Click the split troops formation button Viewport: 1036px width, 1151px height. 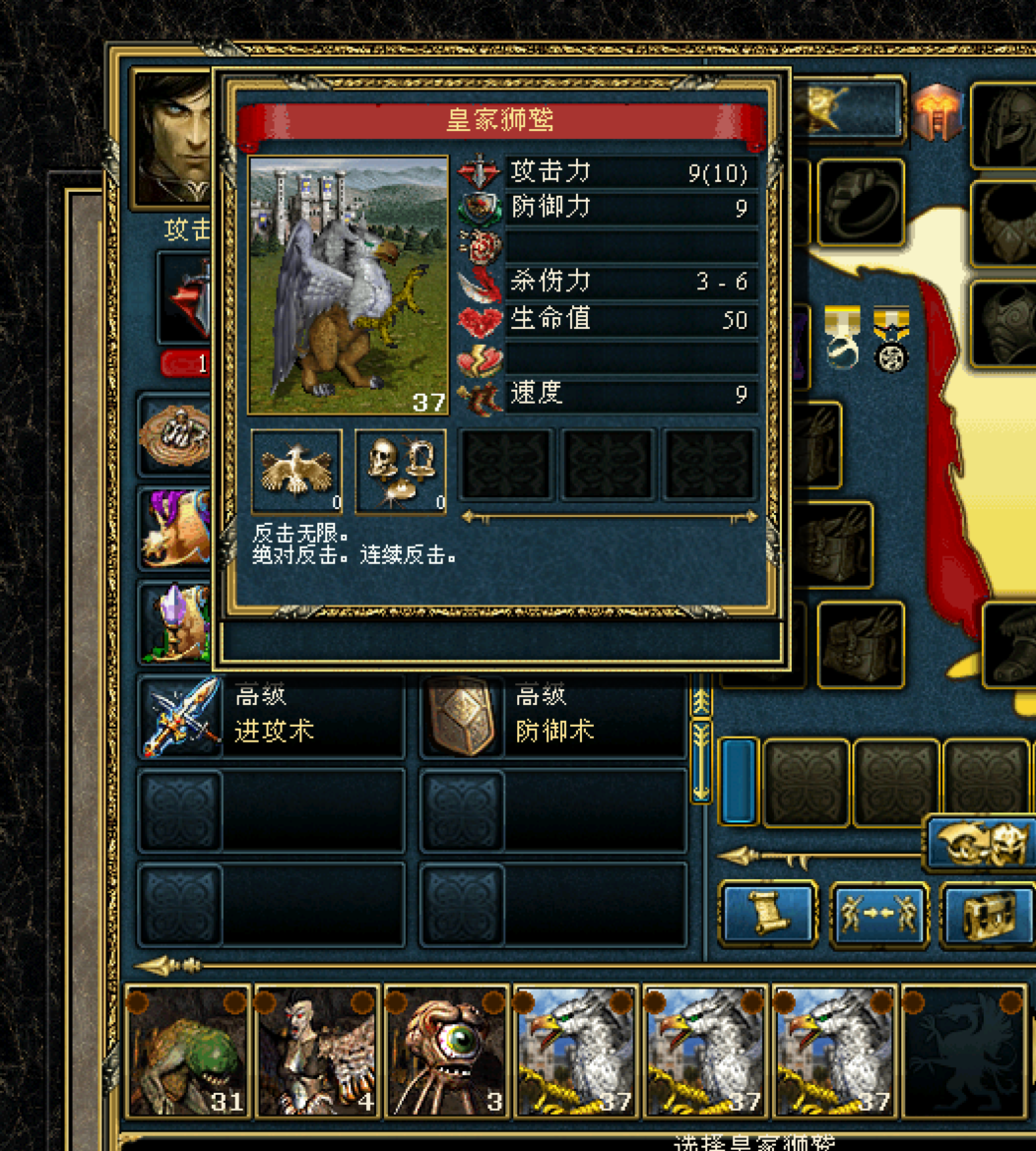[878, 914]
